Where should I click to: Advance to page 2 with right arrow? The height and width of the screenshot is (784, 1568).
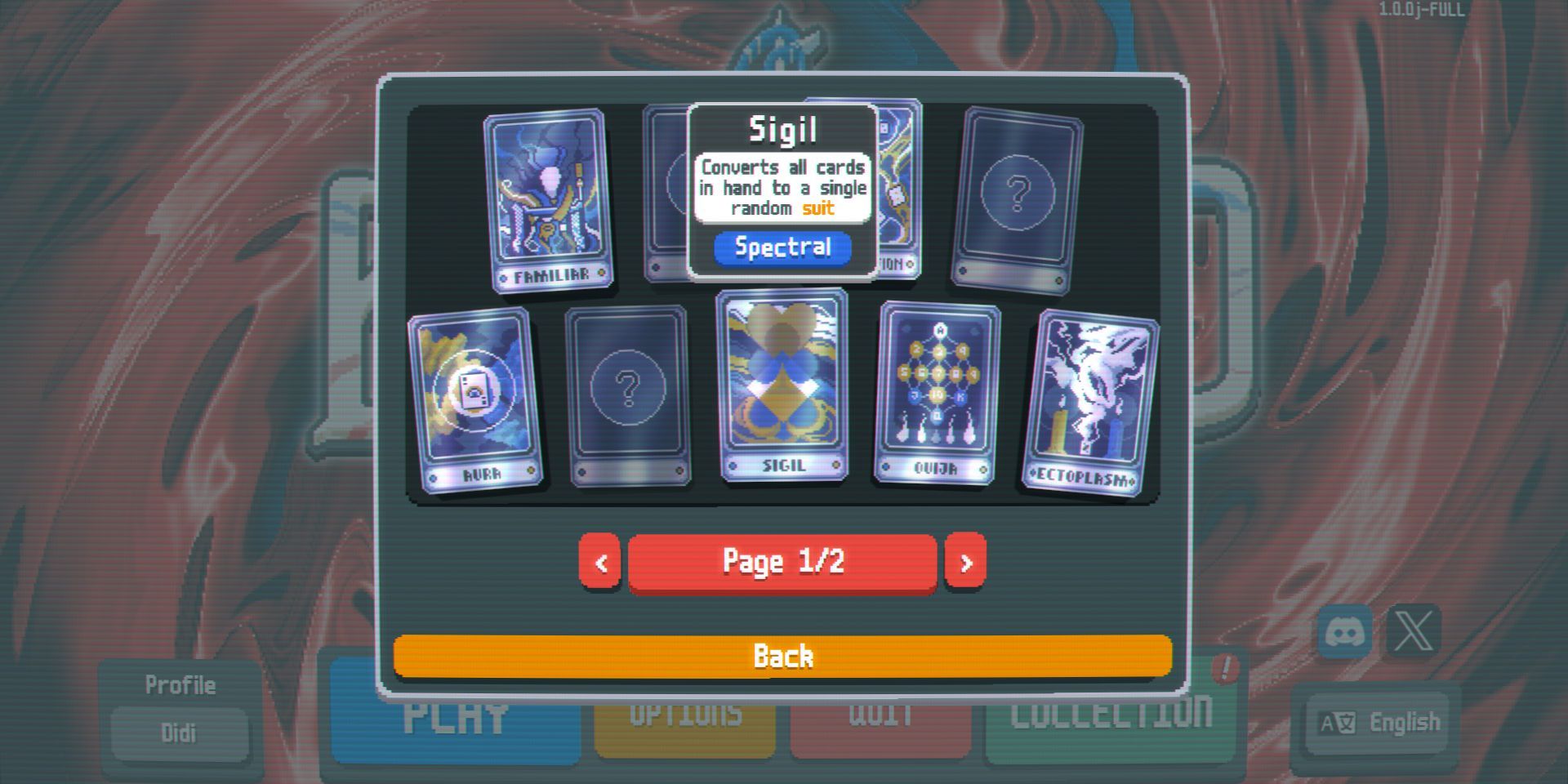coord(966,561)
